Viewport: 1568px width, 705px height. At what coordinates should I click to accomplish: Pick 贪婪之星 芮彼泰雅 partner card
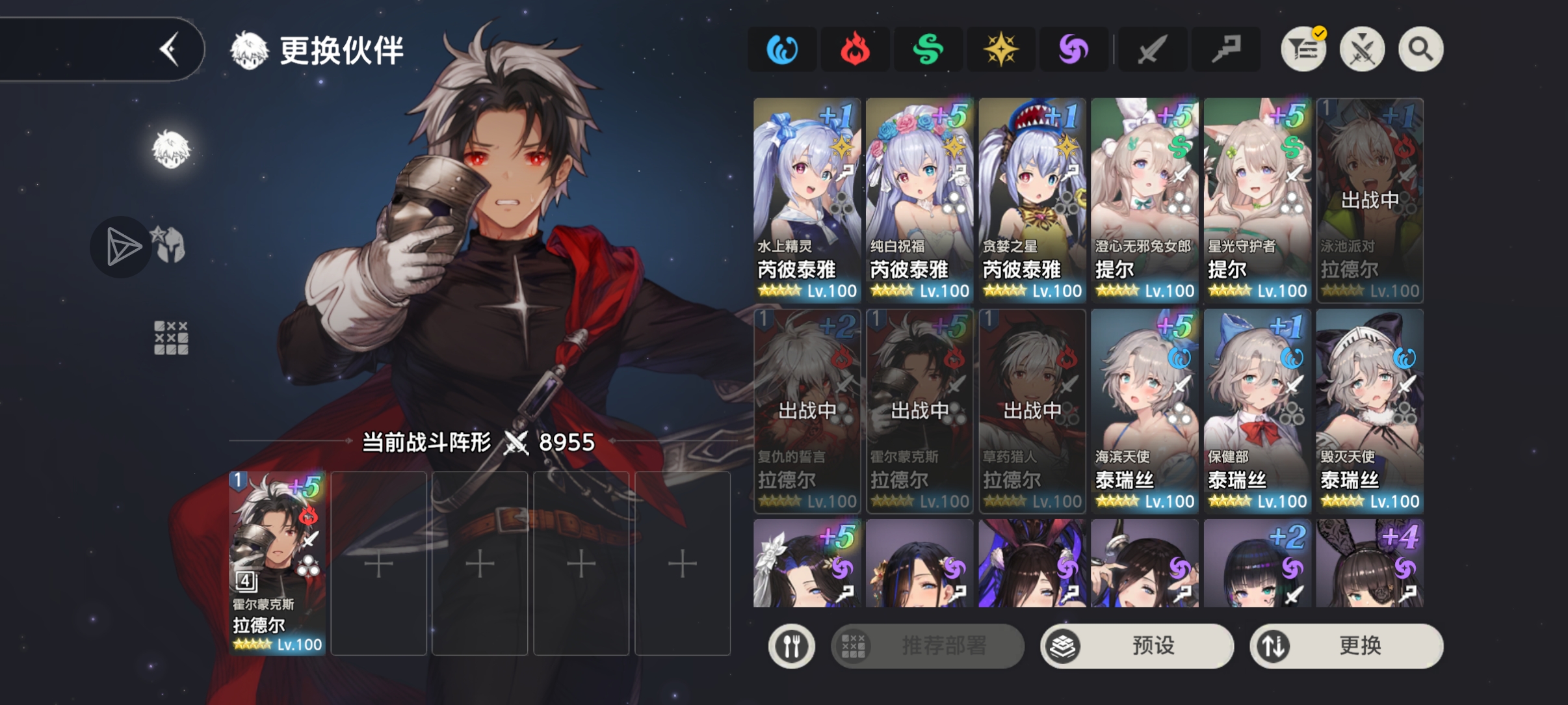[x=1032, y=200]
